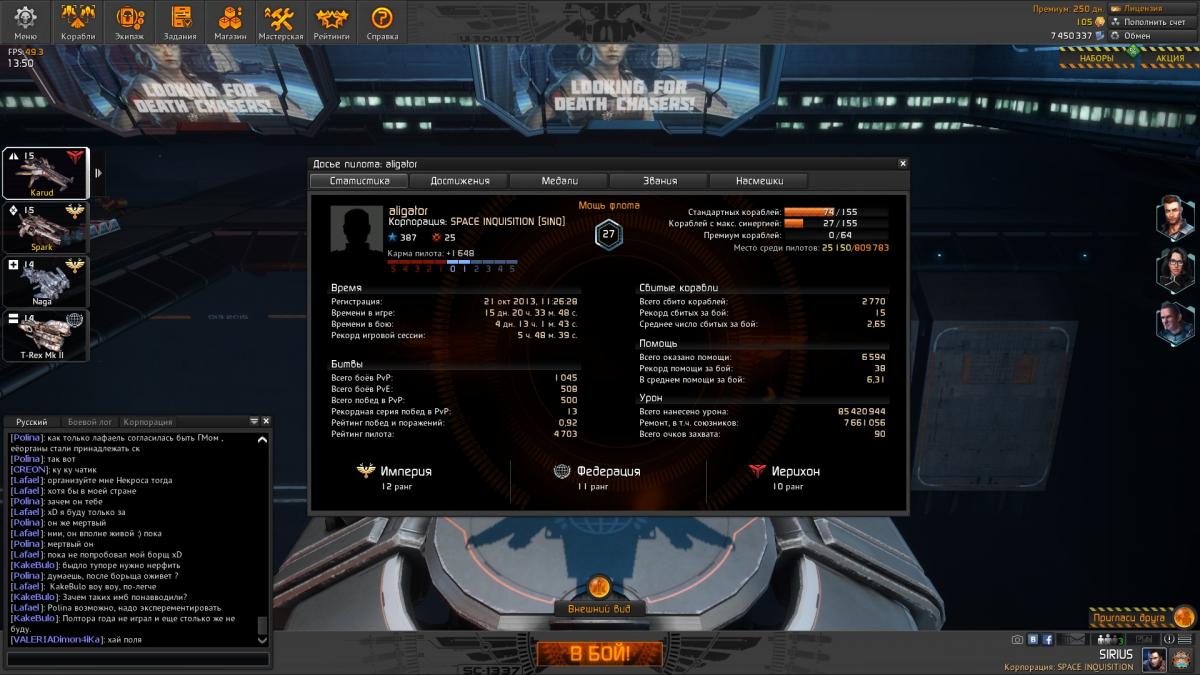
Task: Launch into battle with В БОЙ!
Action: 600,655
